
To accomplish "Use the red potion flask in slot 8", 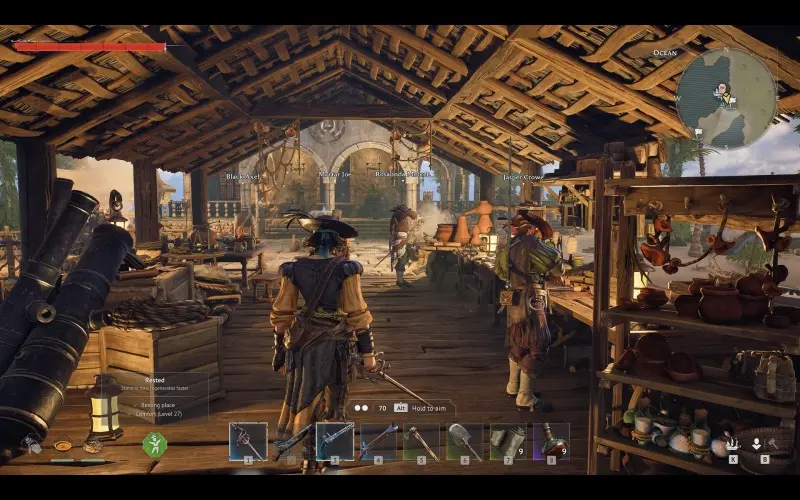I will click(x=550, y=441).
